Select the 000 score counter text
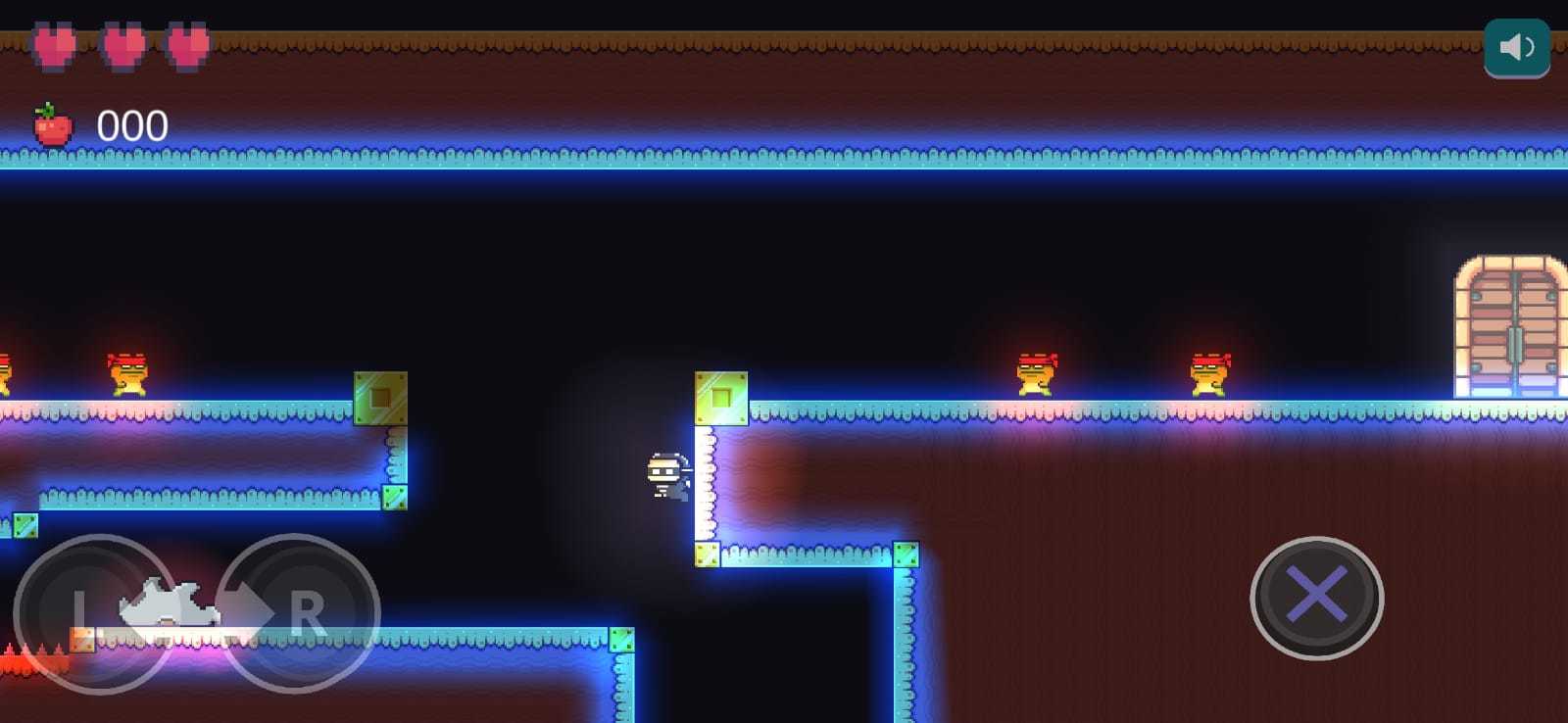Viewport: 1568px width, 723px height. pyautogui.click(x=132, y=123)
